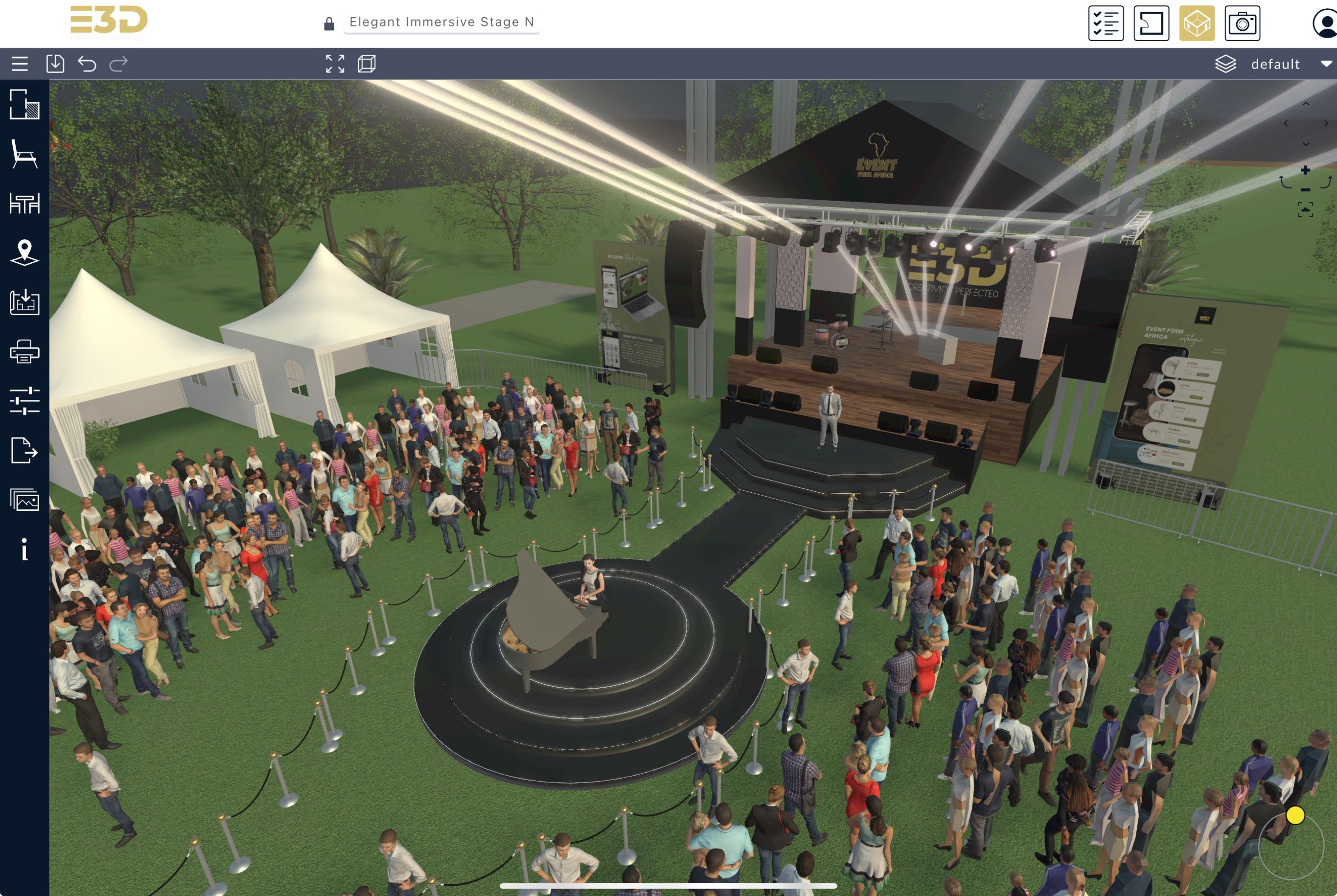The height and width of the screenshot is (896, 1337).
Task: Open the floor plan import tool
Action: (x=25, y=303)
